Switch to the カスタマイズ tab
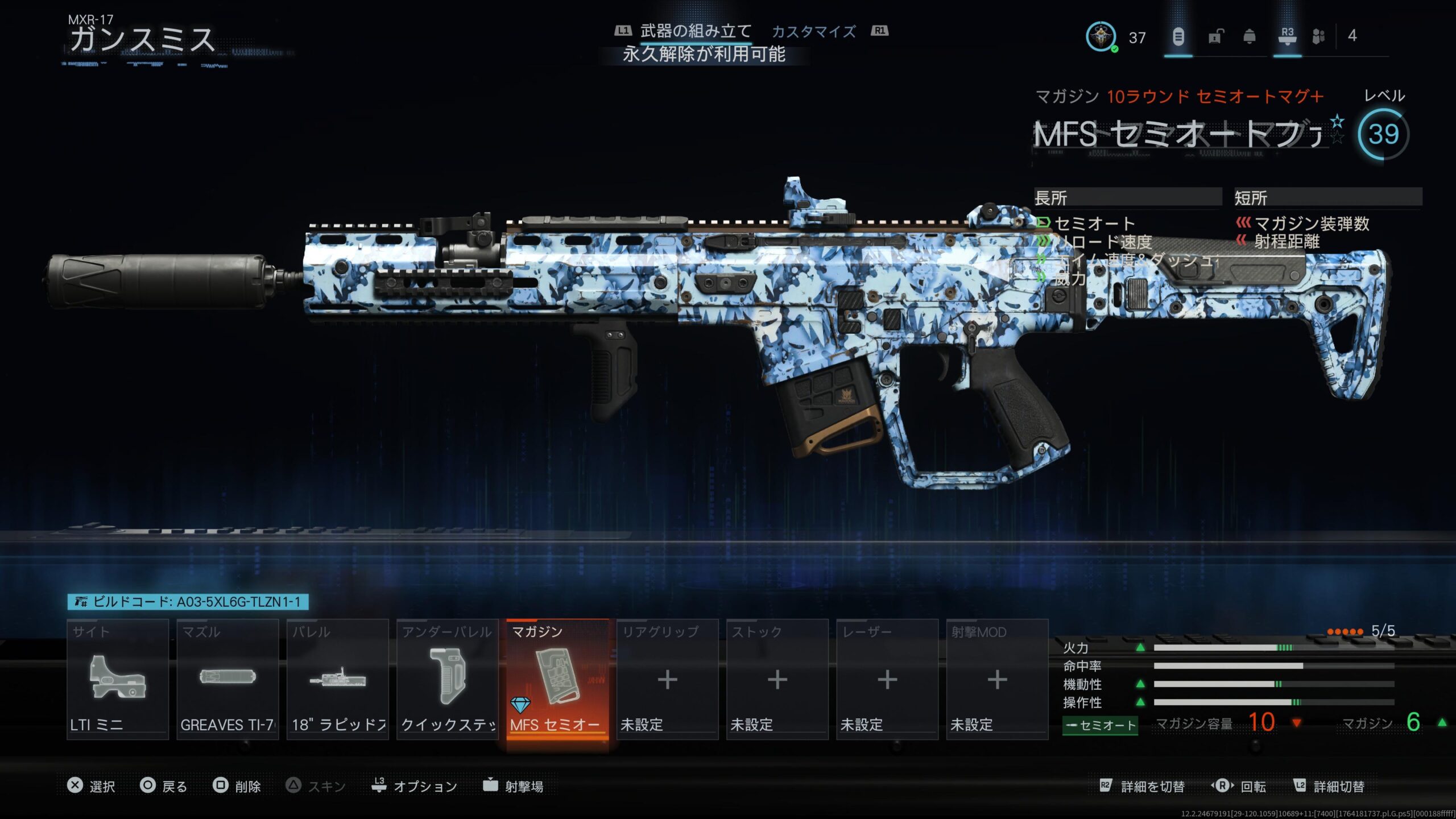Screen dimensions: 1456x819 813,32
